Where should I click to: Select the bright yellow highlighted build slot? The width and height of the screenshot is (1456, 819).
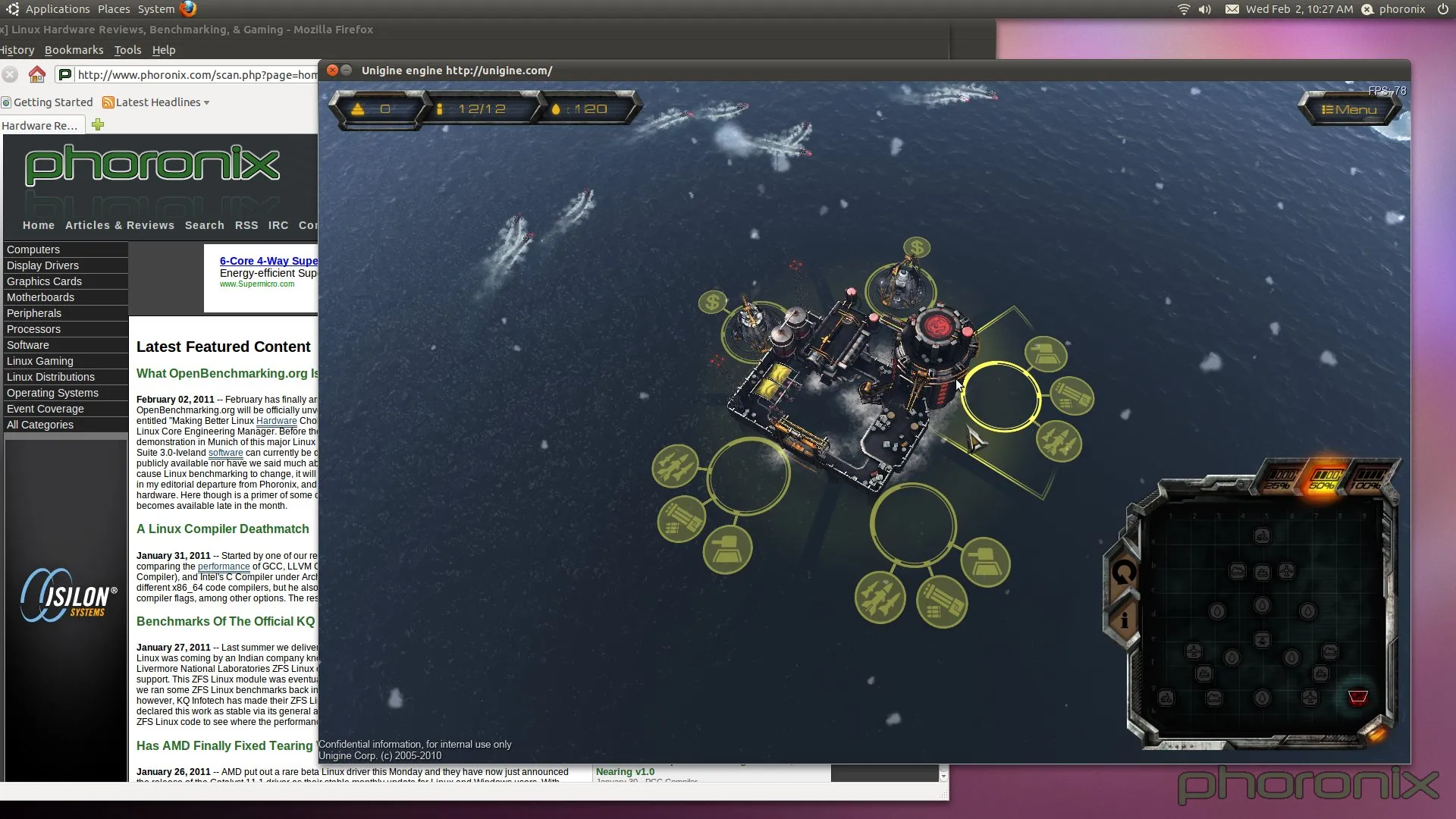(1000, 397)
